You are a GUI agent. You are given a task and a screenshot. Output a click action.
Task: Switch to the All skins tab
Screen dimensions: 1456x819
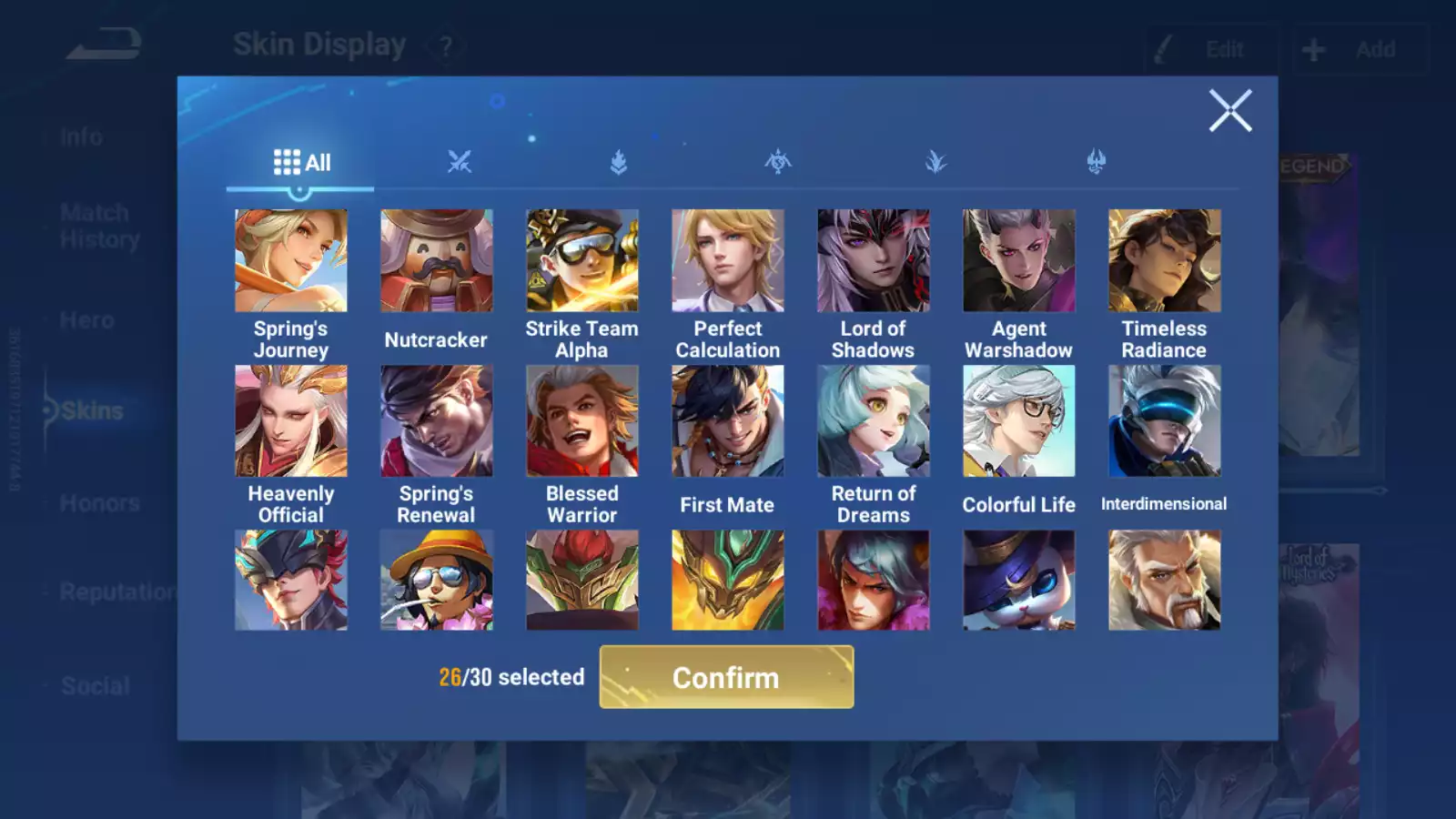point(301,163)
